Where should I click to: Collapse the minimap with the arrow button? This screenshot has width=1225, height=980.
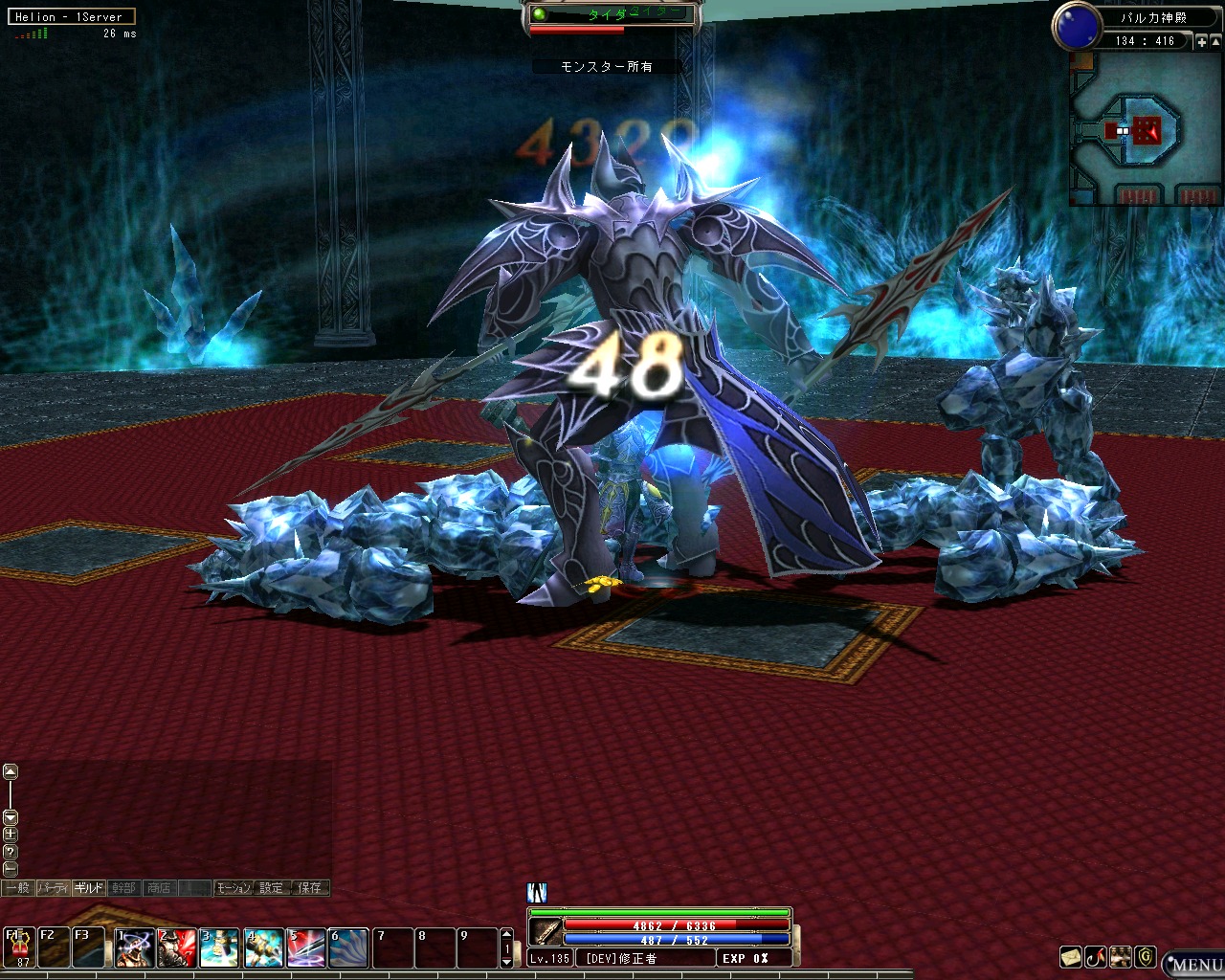1215,41
